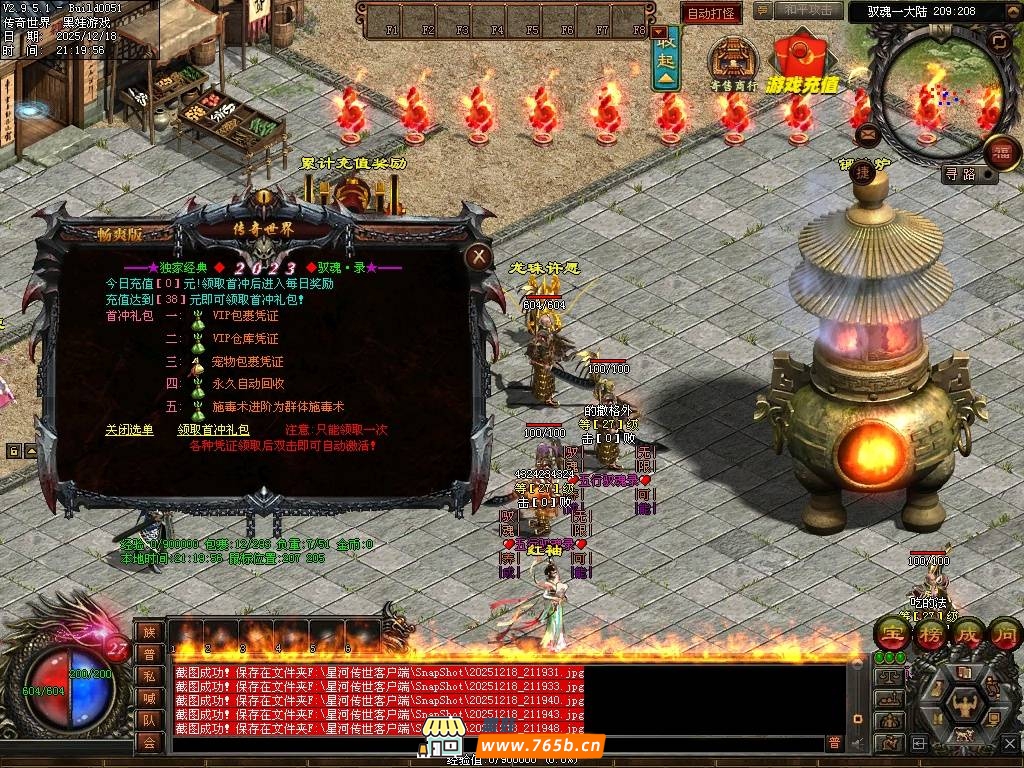Claim the 领取首冲礼包 reward link
The image size is (1024, 768).
(x=213, y=430)
